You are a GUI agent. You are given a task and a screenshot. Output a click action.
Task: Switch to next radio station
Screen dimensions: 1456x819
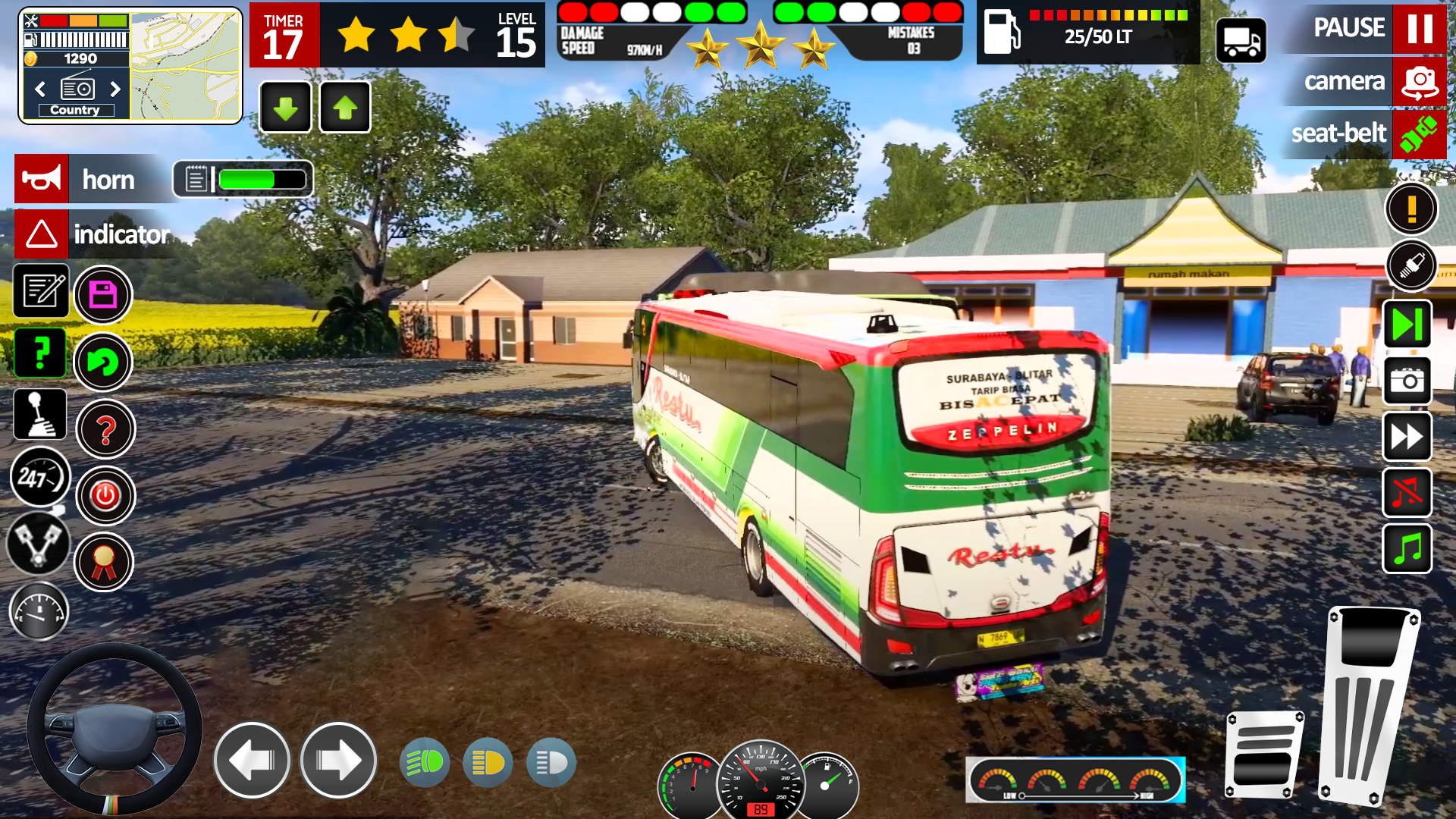115,89
